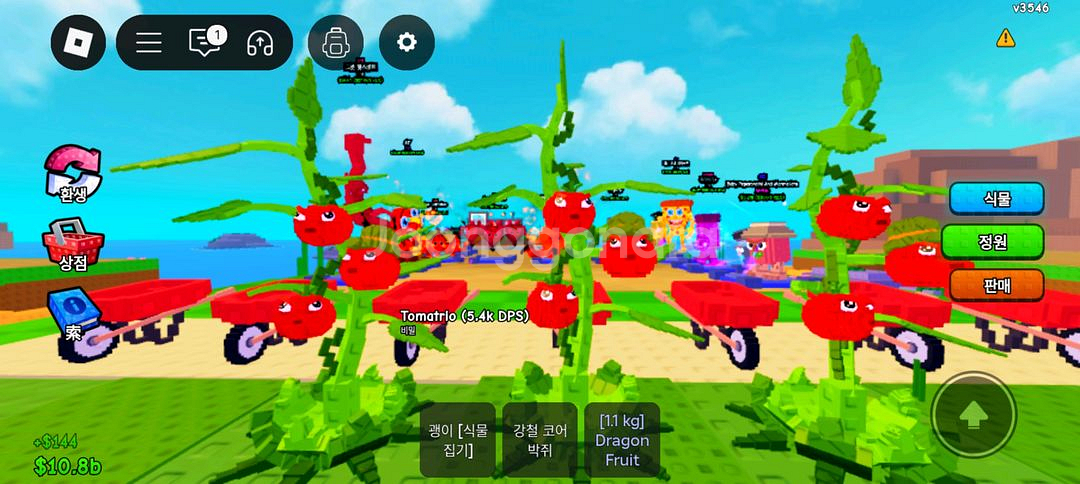Click the yellow warning triangle icon

point(1005,38)
